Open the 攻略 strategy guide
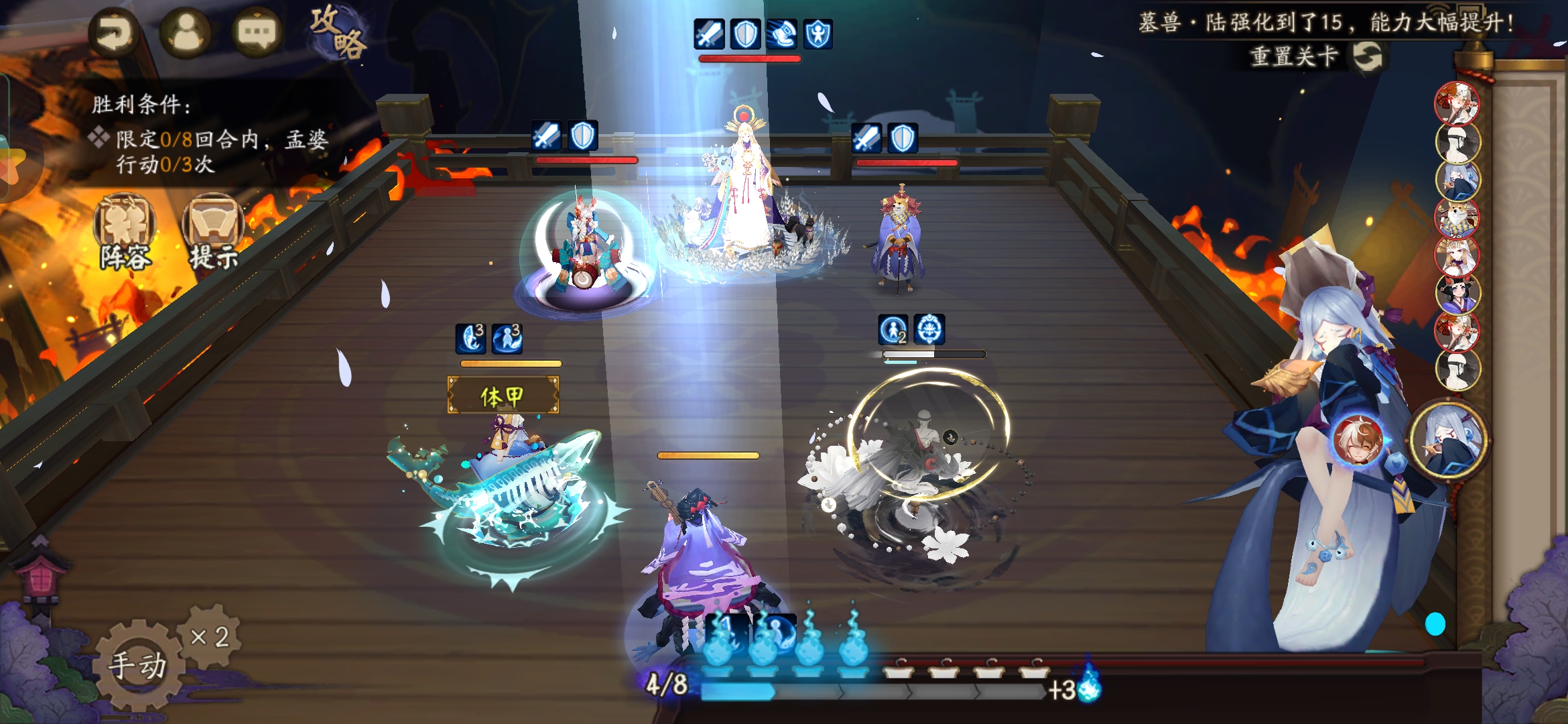The height and width of the screenshot is (724, 1568). click(338, 32)
